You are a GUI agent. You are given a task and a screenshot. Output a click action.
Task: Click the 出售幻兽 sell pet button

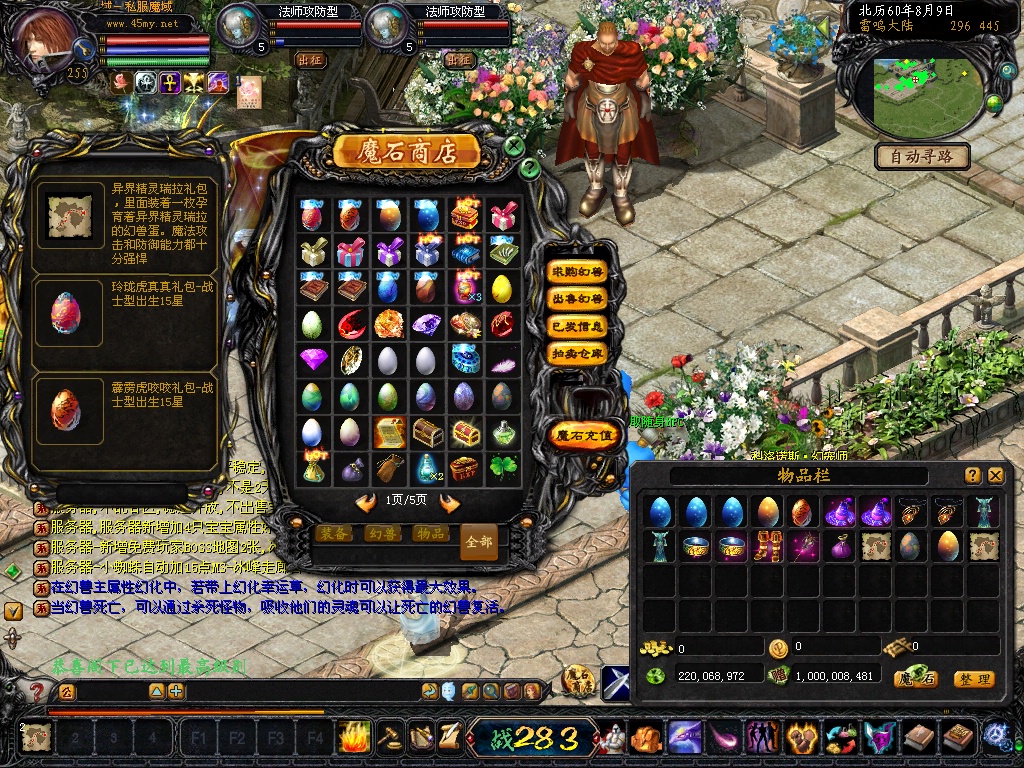tap(578, 299)
